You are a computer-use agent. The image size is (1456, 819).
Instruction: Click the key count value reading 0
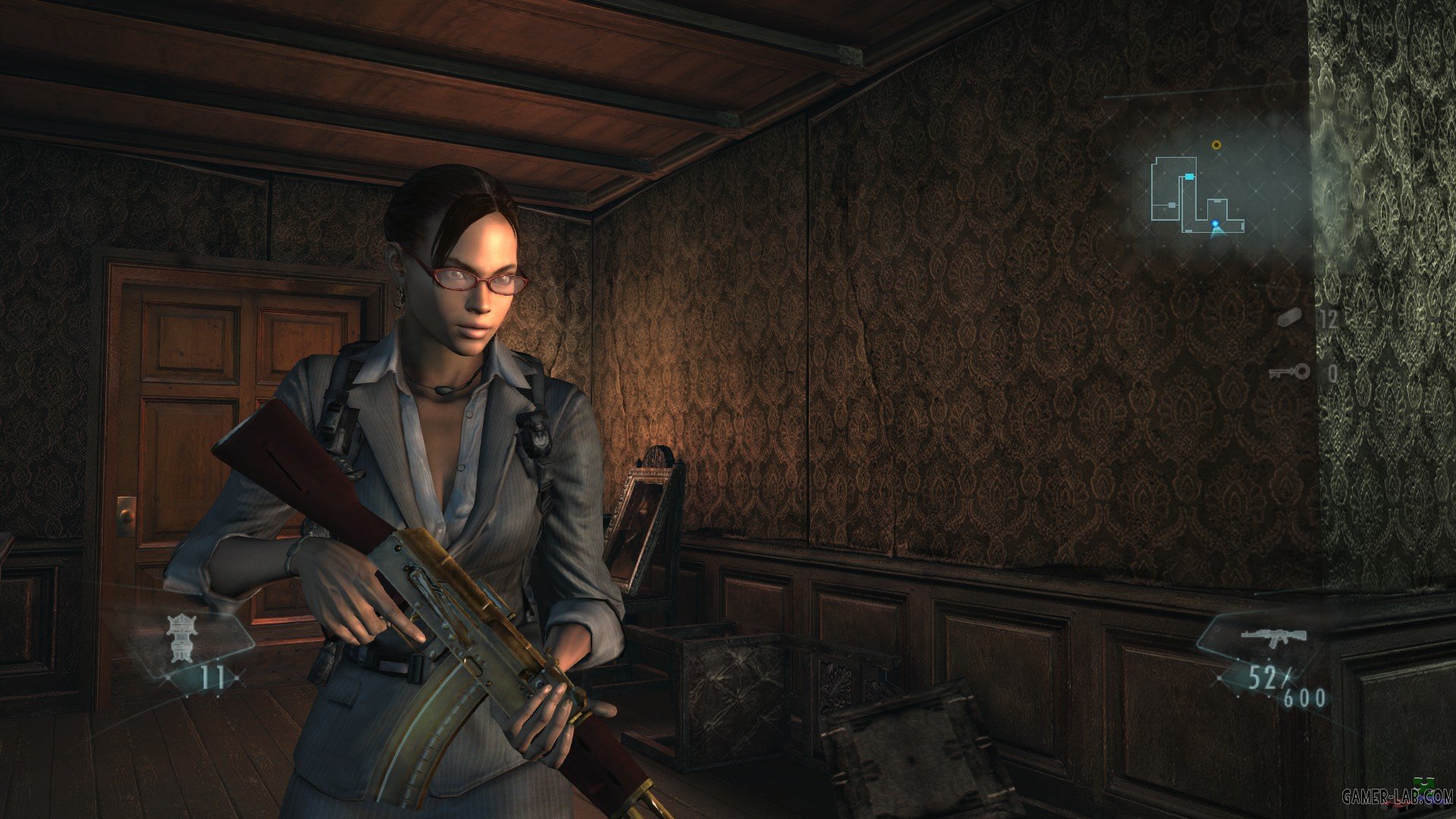pos(1332,372)
